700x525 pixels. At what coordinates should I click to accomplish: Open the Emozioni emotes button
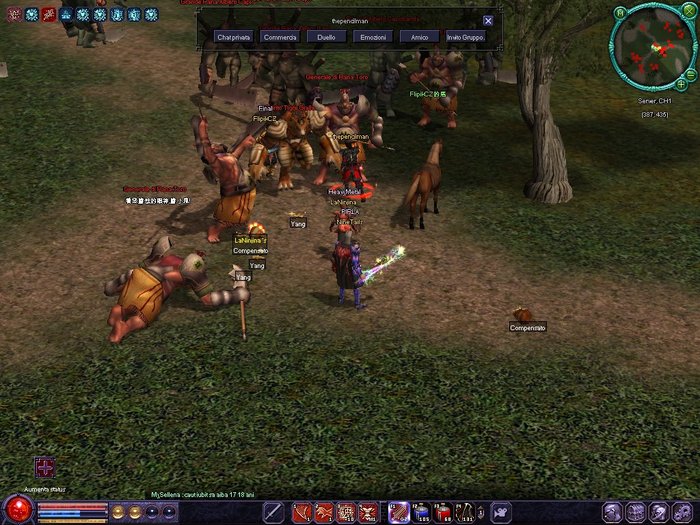point(372,37)
